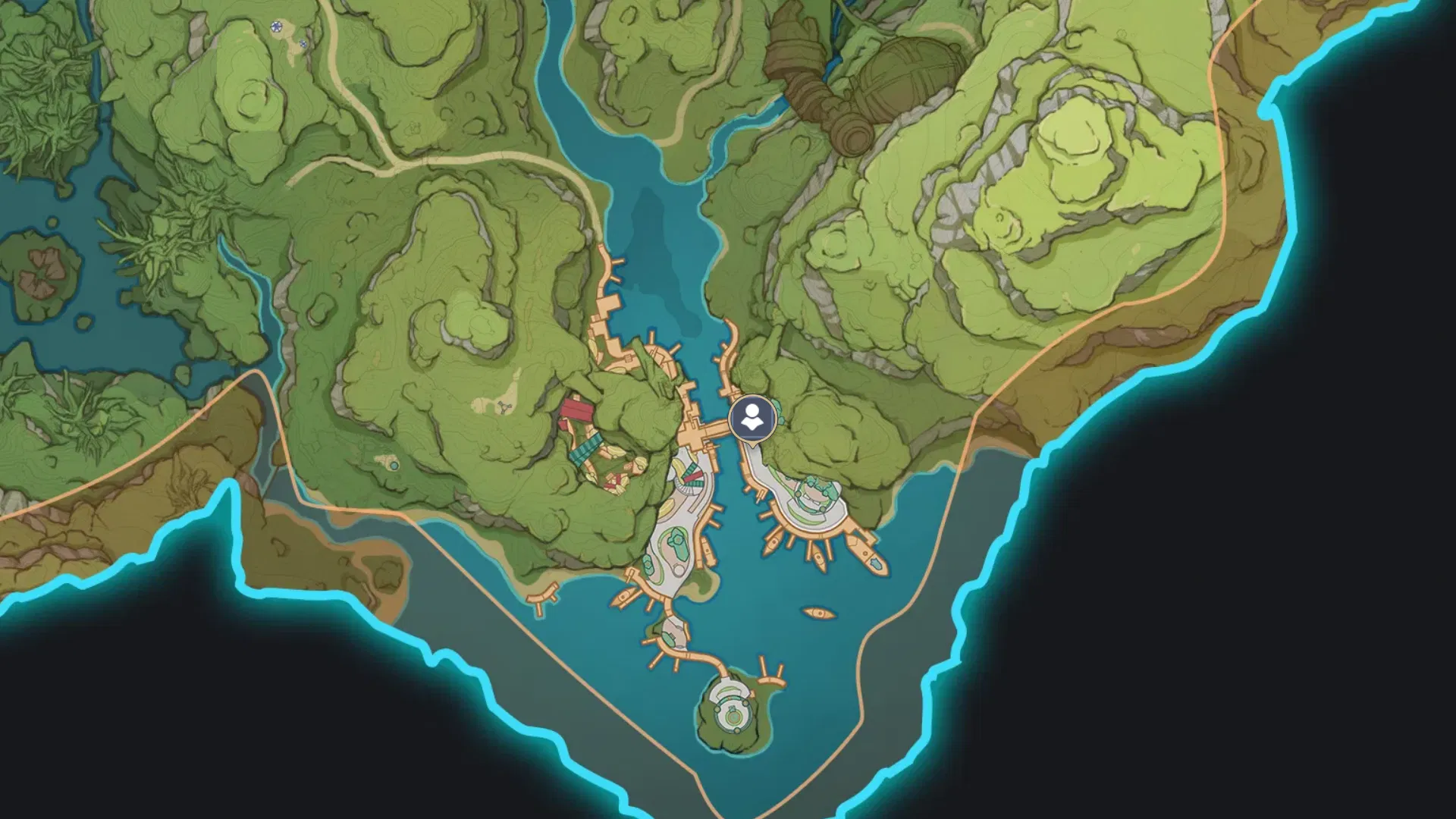
Task: Select the red-roofed building on the hillside
Action: pos(576,409)
